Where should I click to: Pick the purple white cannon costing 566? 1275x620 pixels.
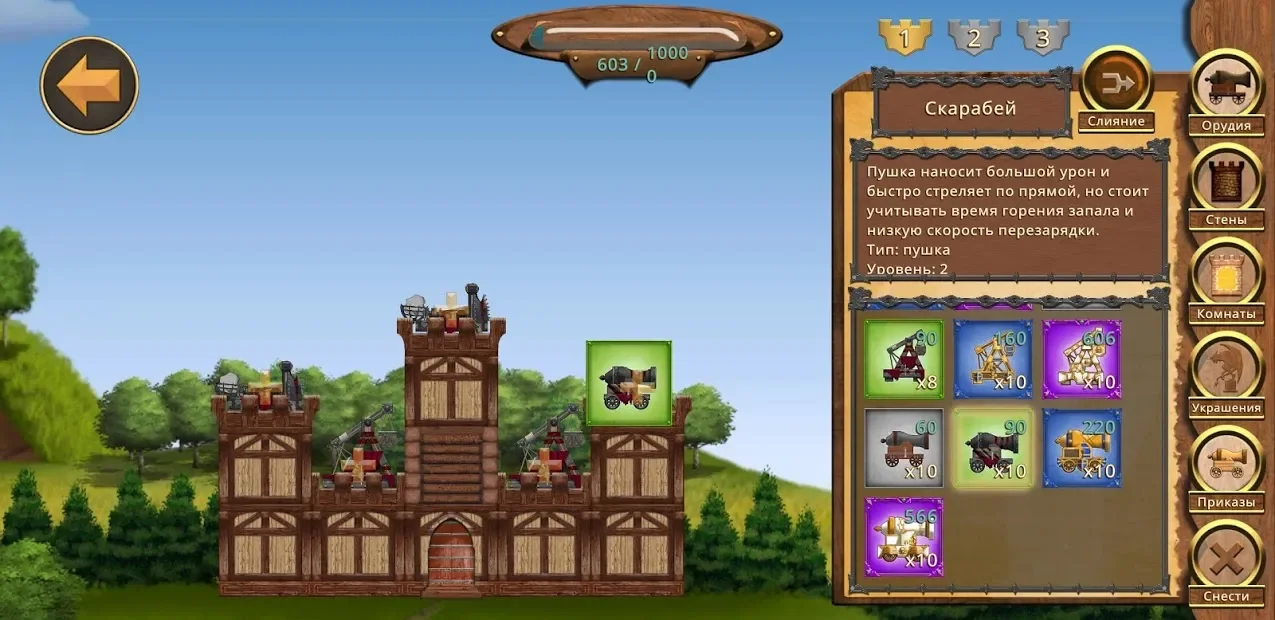[x=904, y=537]
